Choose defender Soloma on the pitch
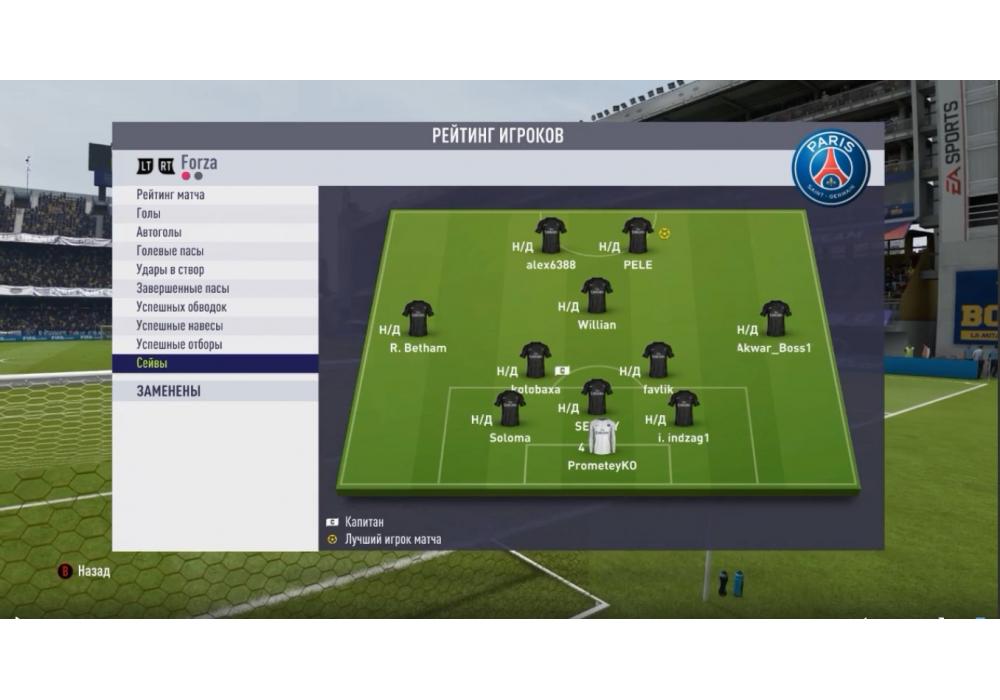 [x=510, y=409]
